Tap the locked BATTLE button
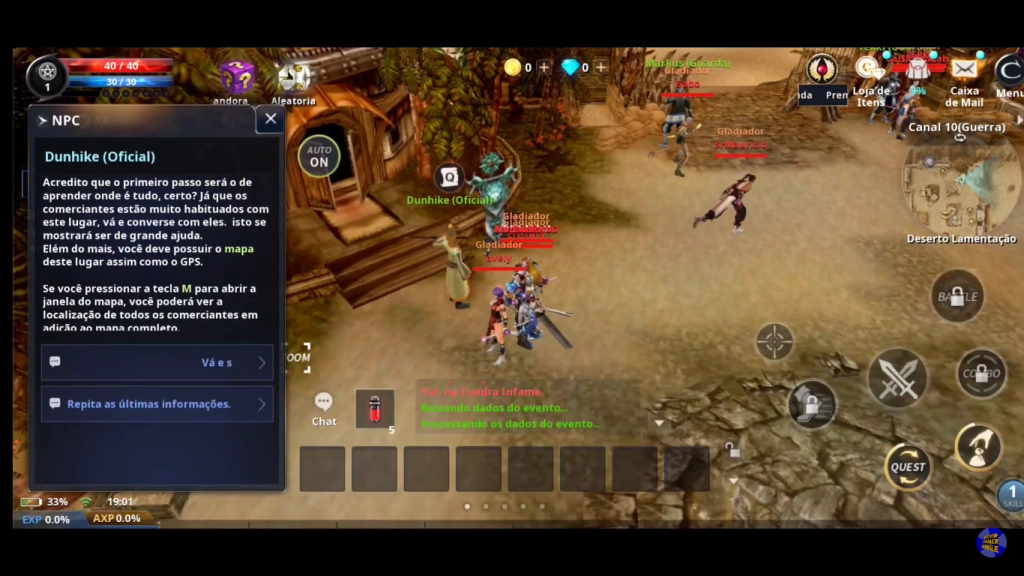Screen dimensions: 1024x576 click(957, 296)
